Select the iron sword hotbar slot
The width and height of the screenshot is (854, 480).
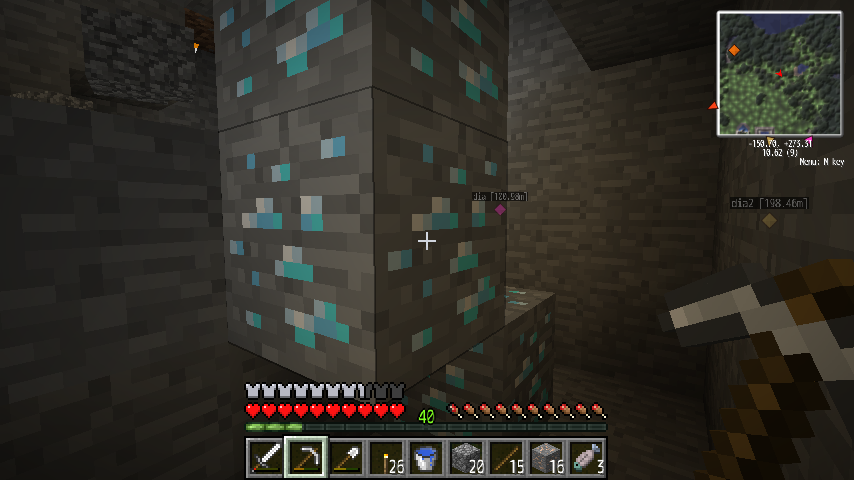[265, 458]
